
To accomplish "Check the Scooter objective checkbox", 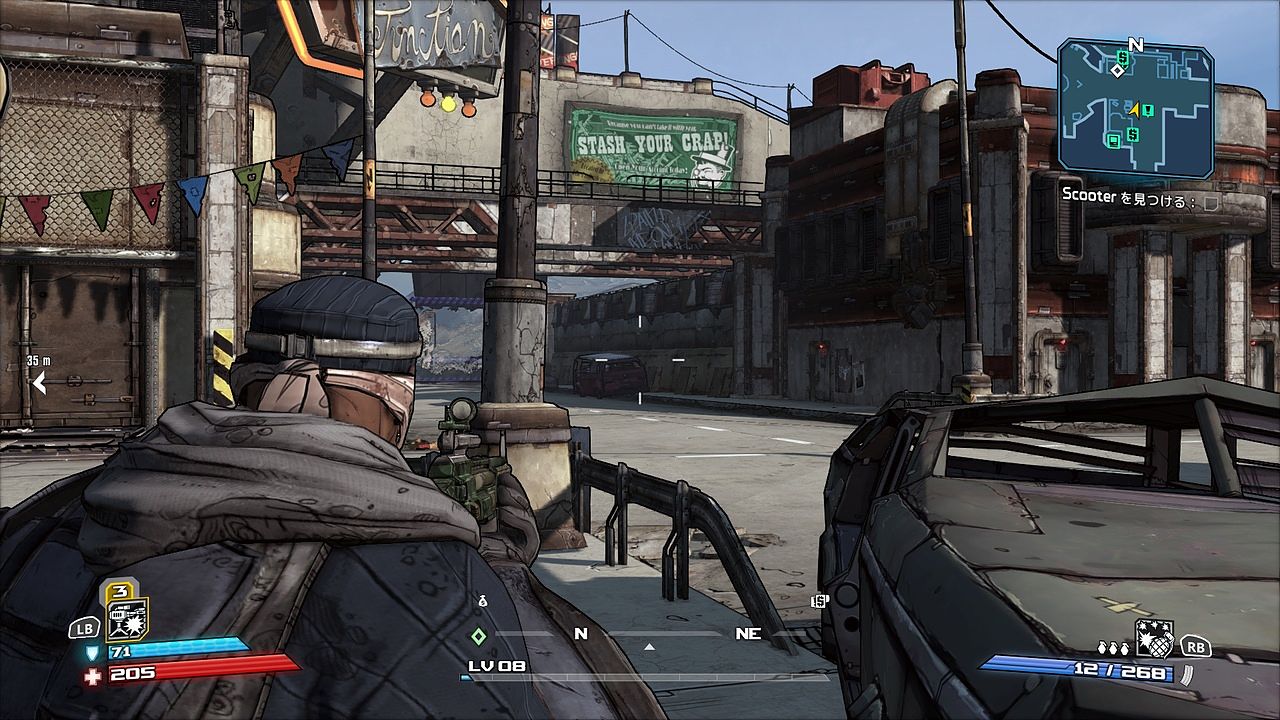I will [1211, 202].
